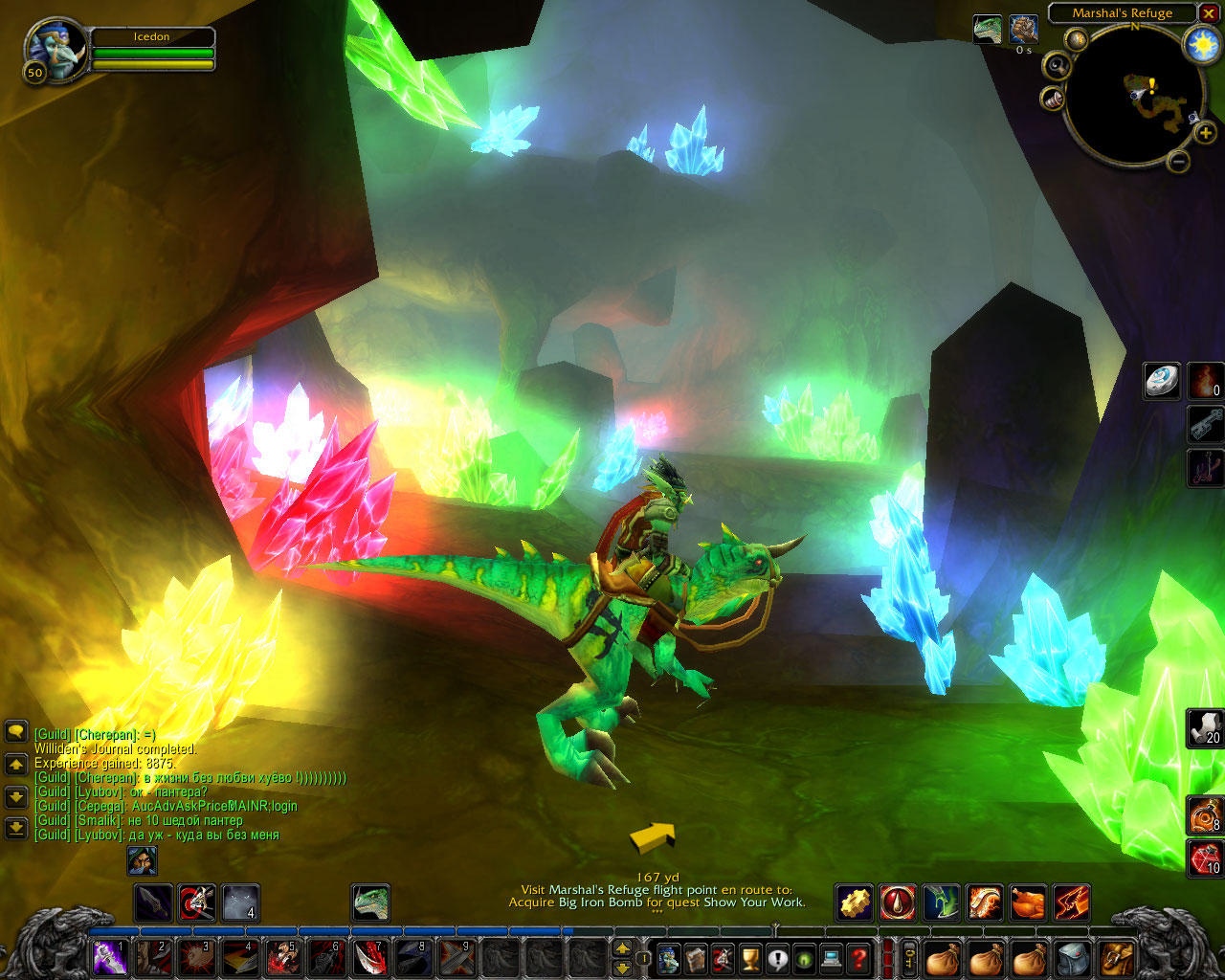Screen dimensions: 1225x980
Task: Page the action bar up with the arrow
Action: tap(622, 948)
